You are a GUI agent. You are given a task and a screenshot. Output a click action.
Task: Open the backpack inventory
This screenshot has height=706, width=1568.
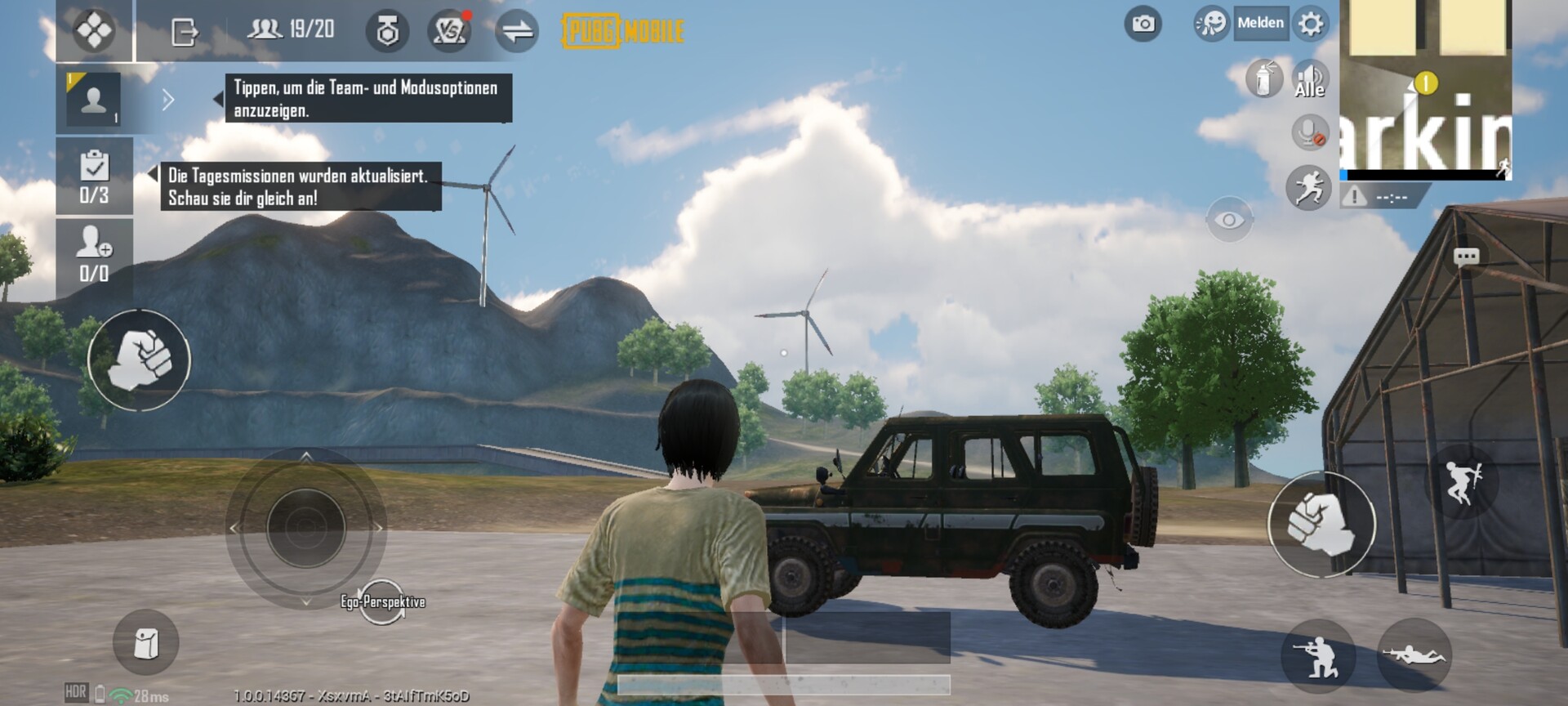(145, 642)
